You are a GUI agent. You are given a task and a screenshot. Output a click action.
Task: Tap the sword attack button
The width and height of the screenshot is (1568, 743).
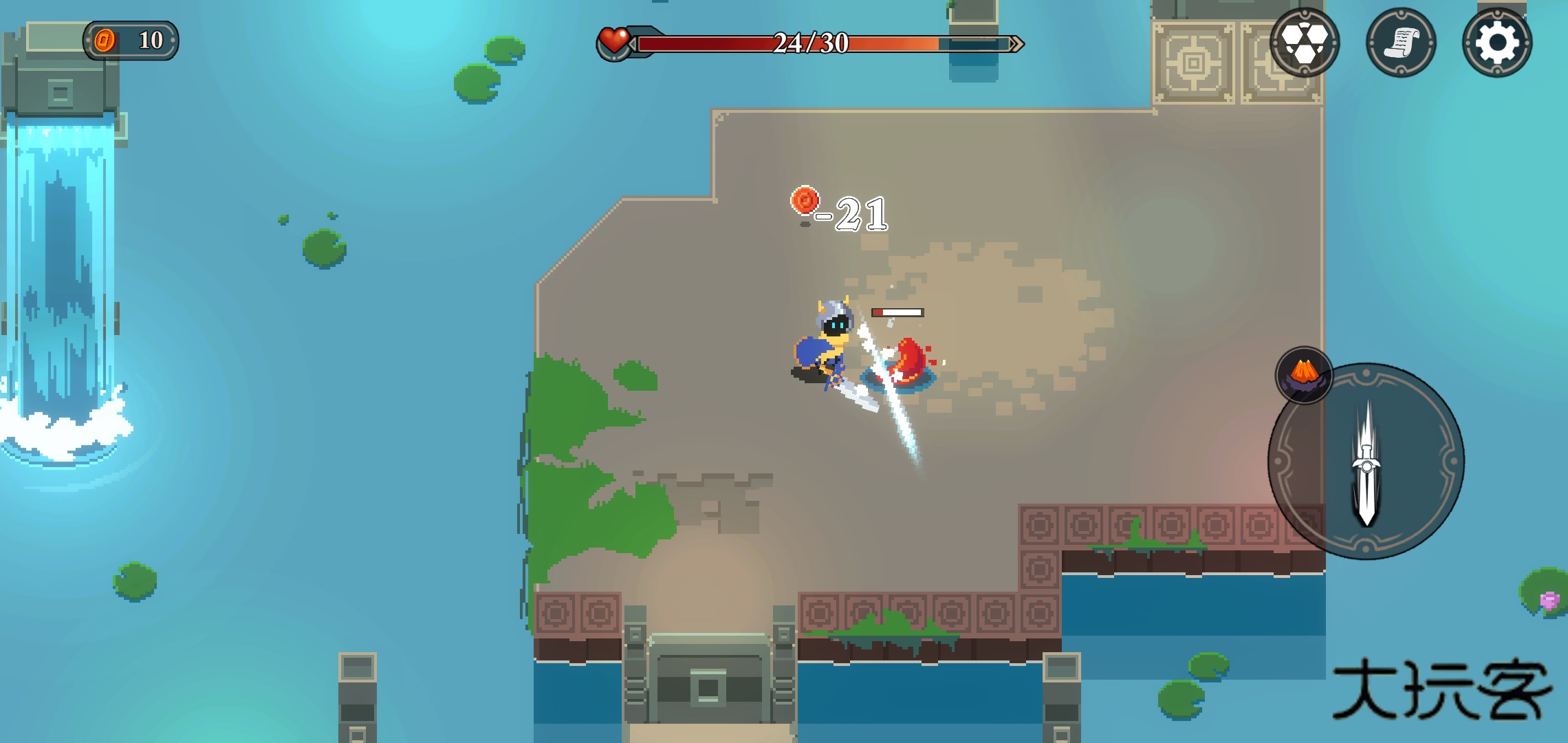pyautogui.click(x=1366, y=462)
